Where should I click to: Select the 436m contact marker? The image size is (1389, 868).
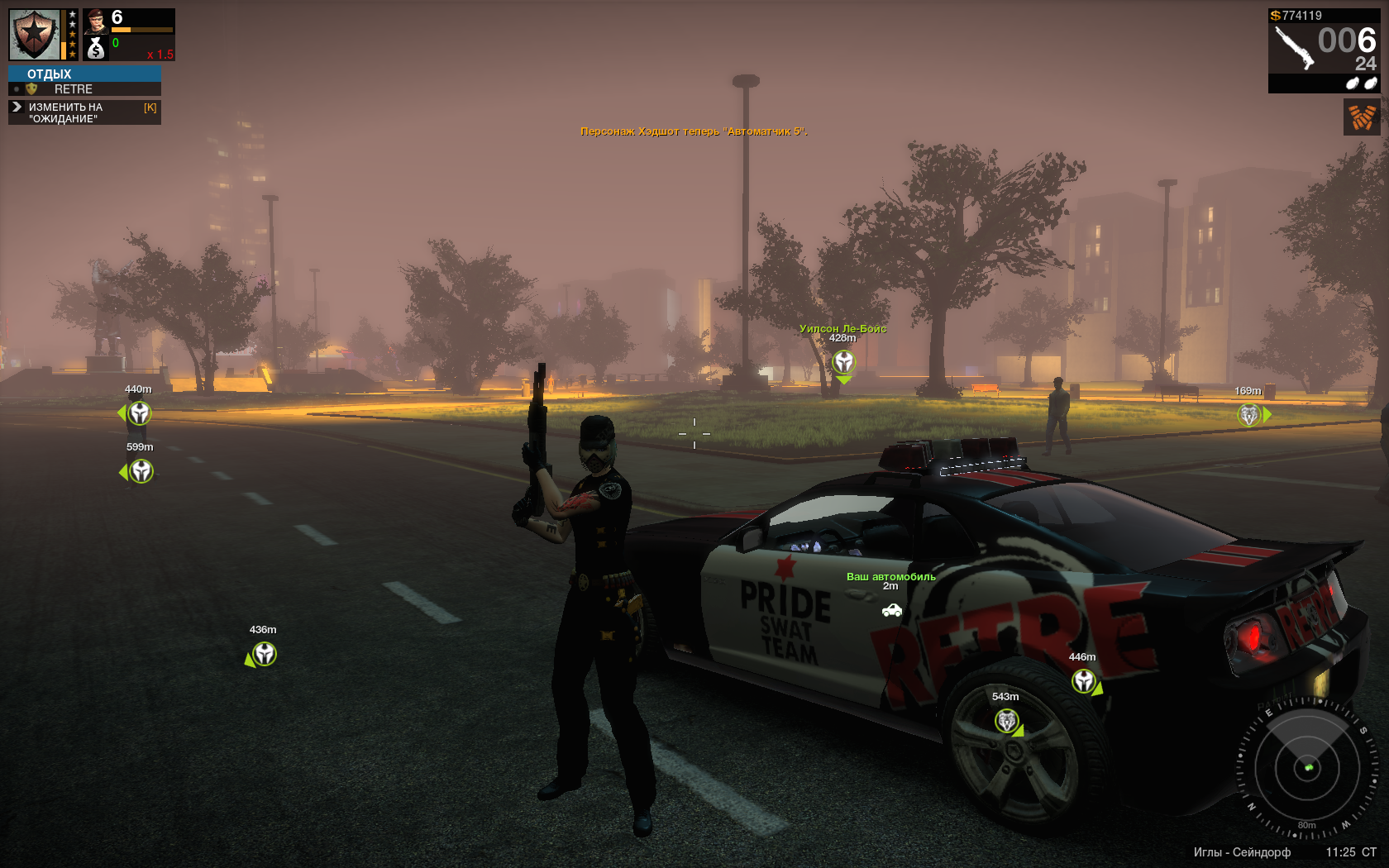pyautogui.click(x=264, y=654)
